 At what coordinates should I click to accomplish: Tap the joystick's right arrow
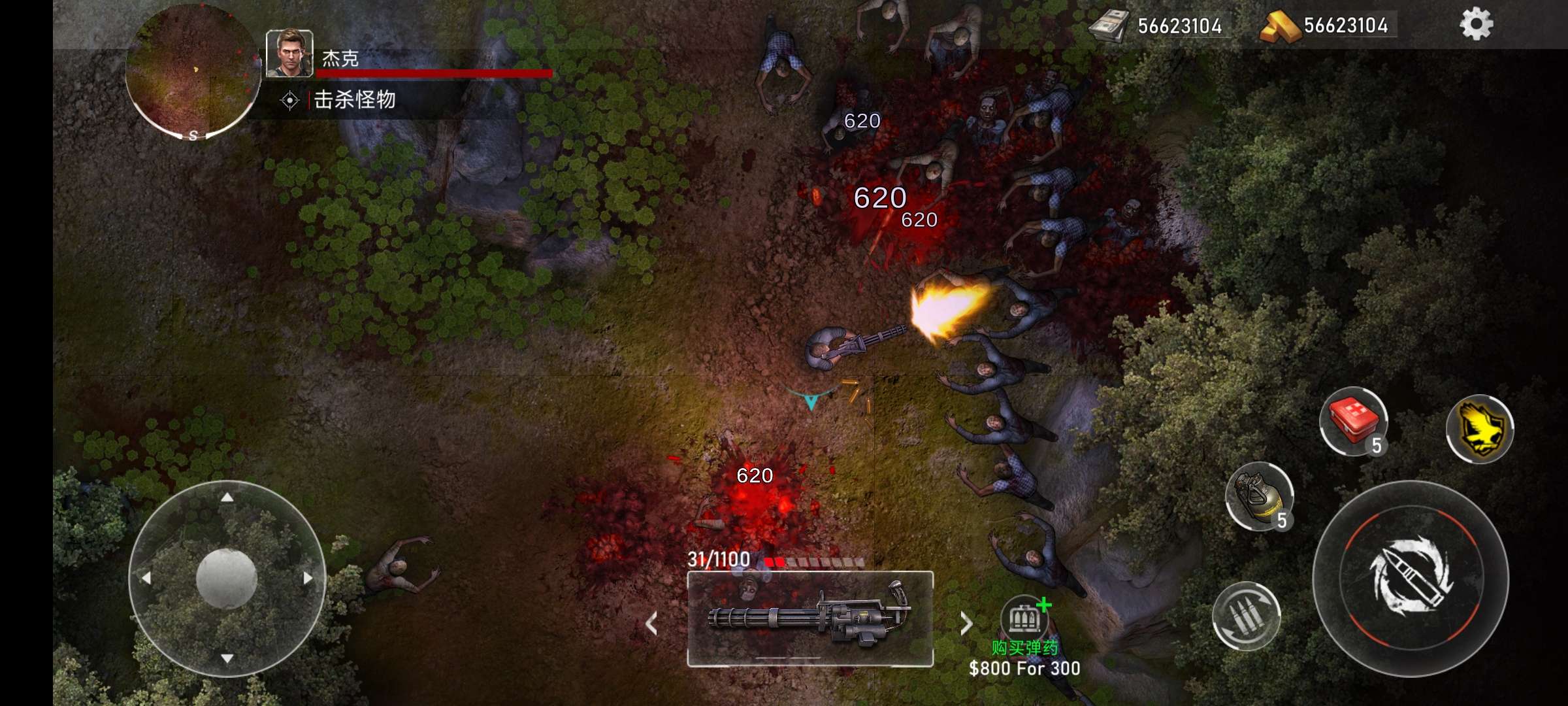[x=308, y=578]
